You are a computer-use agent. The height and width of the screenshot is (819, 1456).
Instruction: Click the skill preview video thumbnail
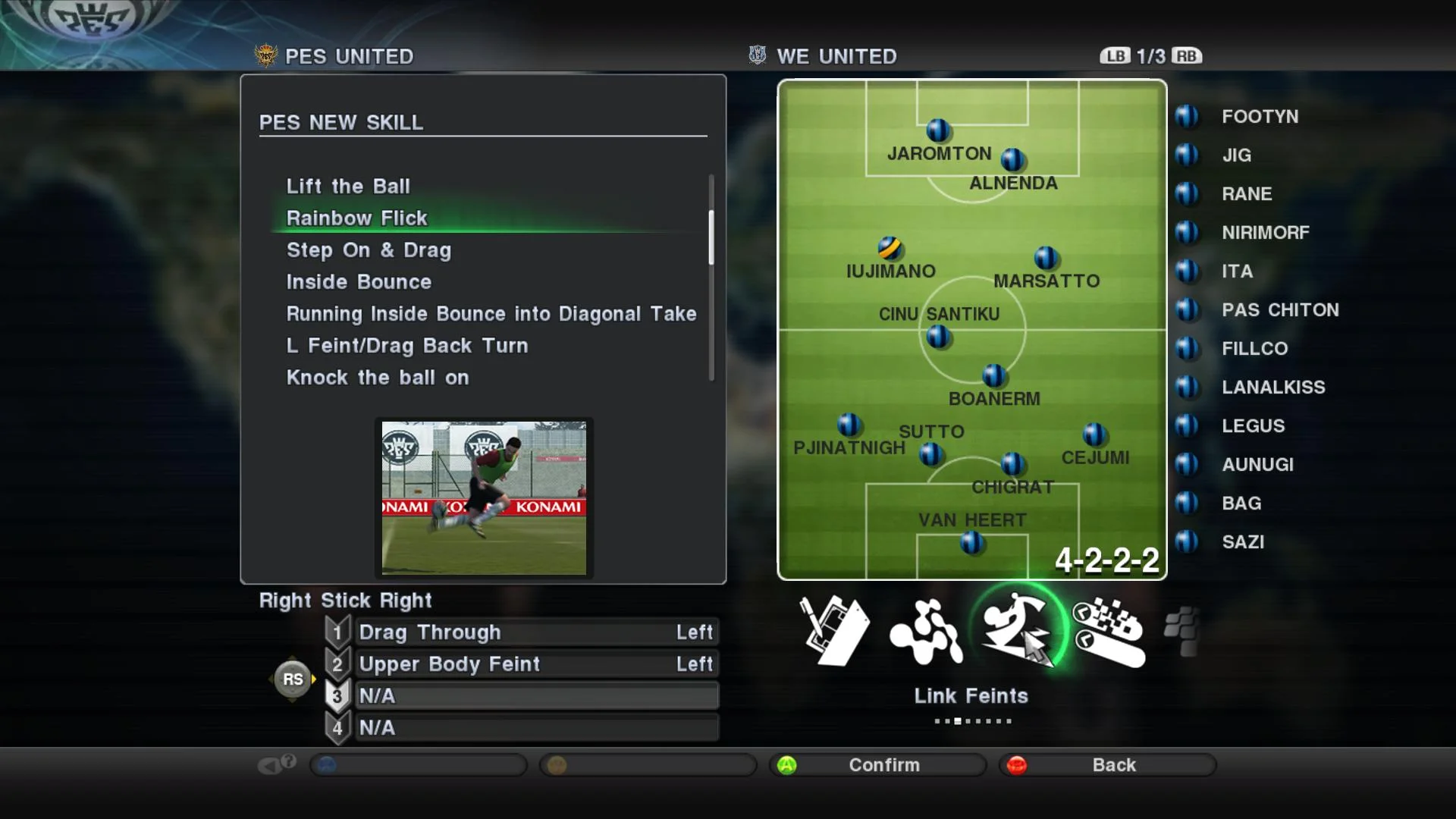coord(483,498)
